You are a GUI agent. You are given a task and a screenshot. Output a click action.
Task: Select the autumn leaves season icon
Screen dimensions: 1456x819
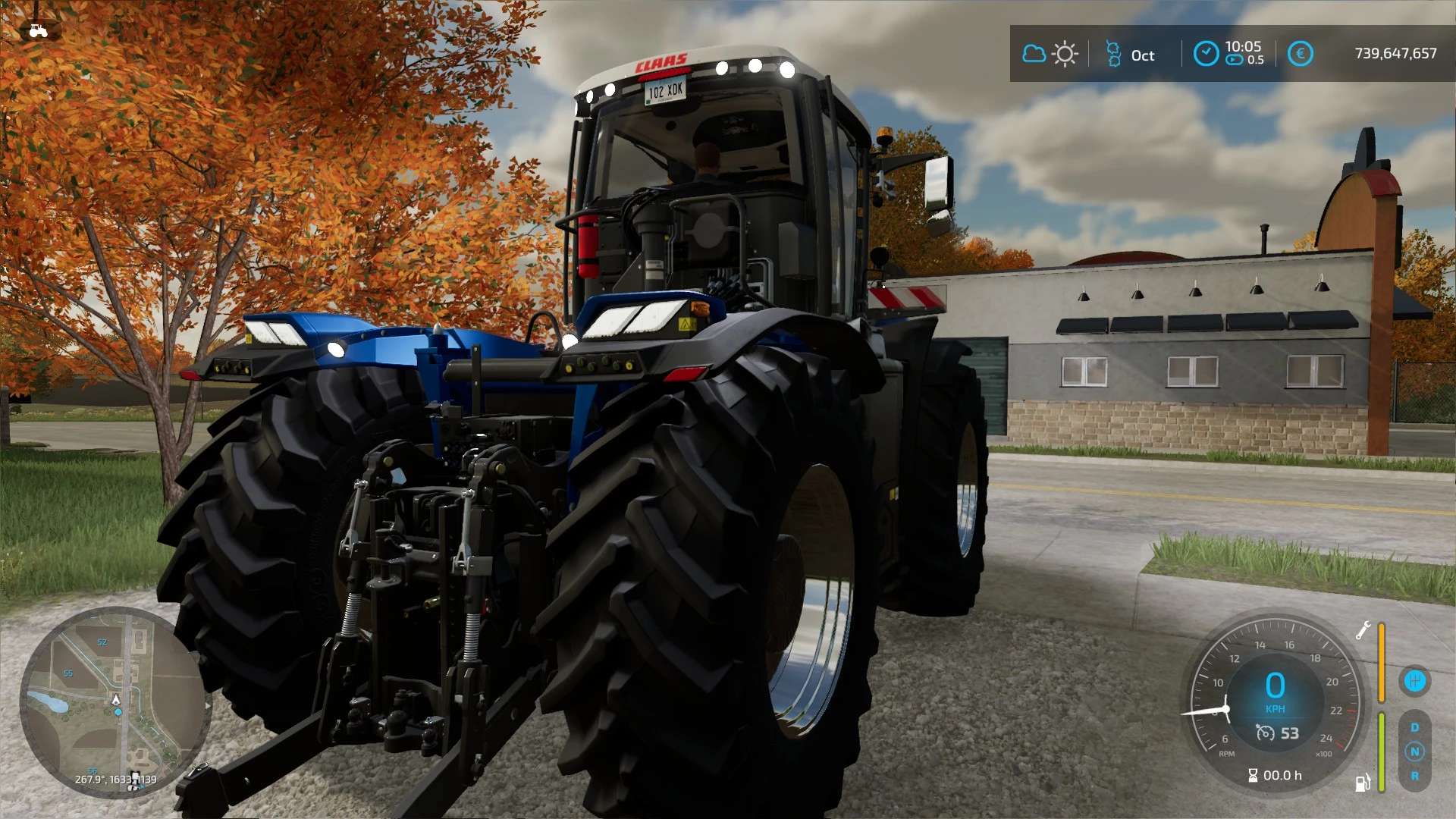click(x=1113, y=54)
